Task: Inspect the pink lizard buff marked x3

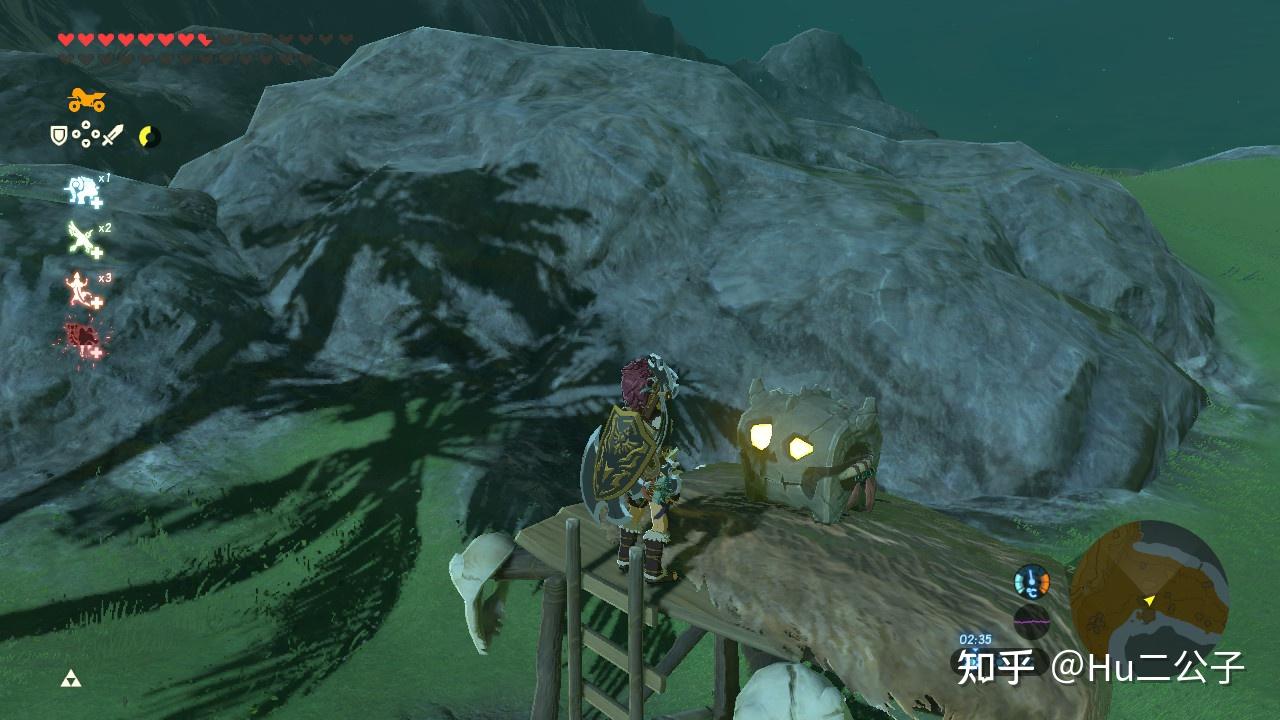Action: pos(82,290)
